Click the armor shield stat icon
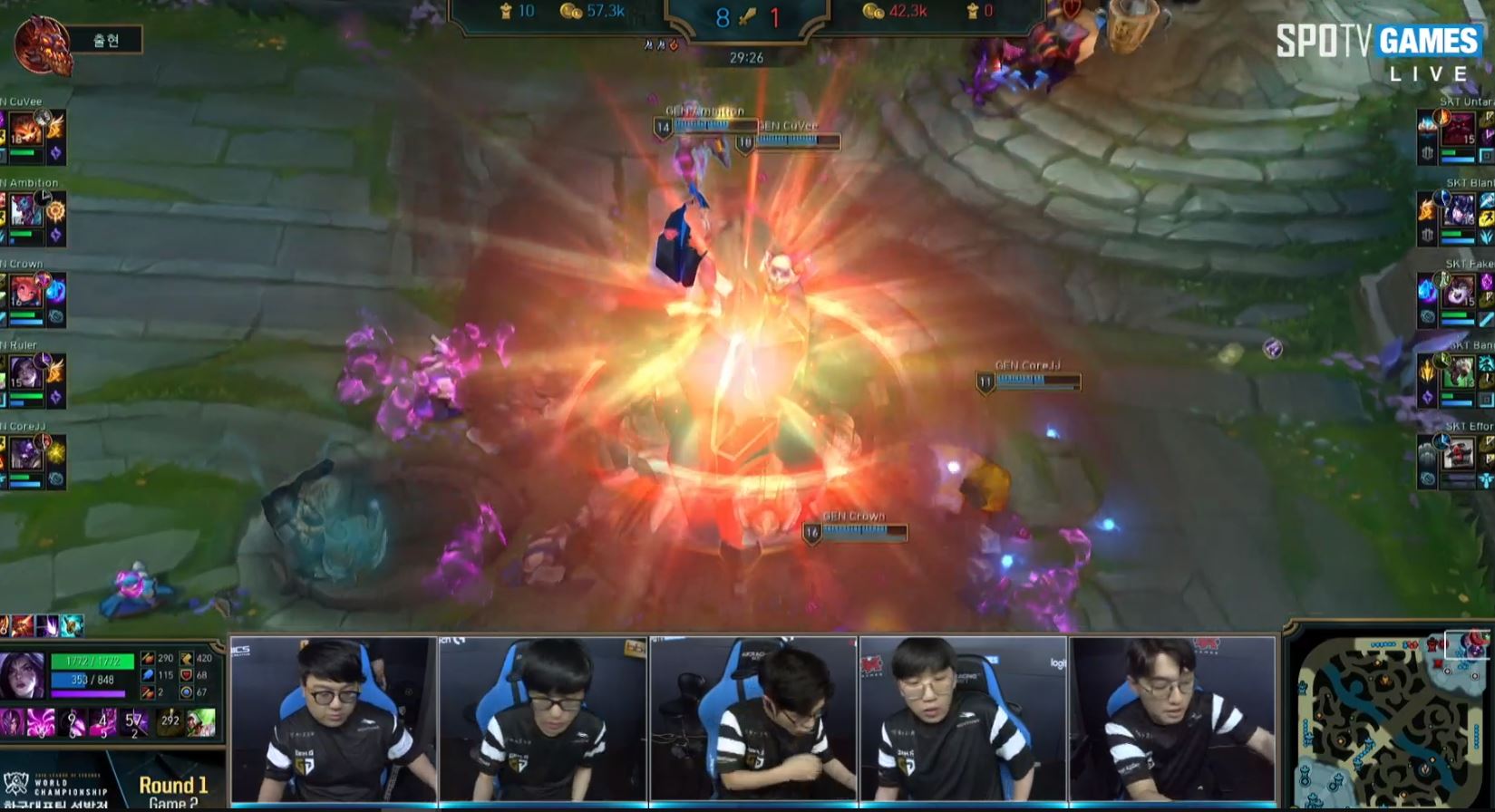Image resolution: width=1495 pixels, height=812 pixels. 188,676
